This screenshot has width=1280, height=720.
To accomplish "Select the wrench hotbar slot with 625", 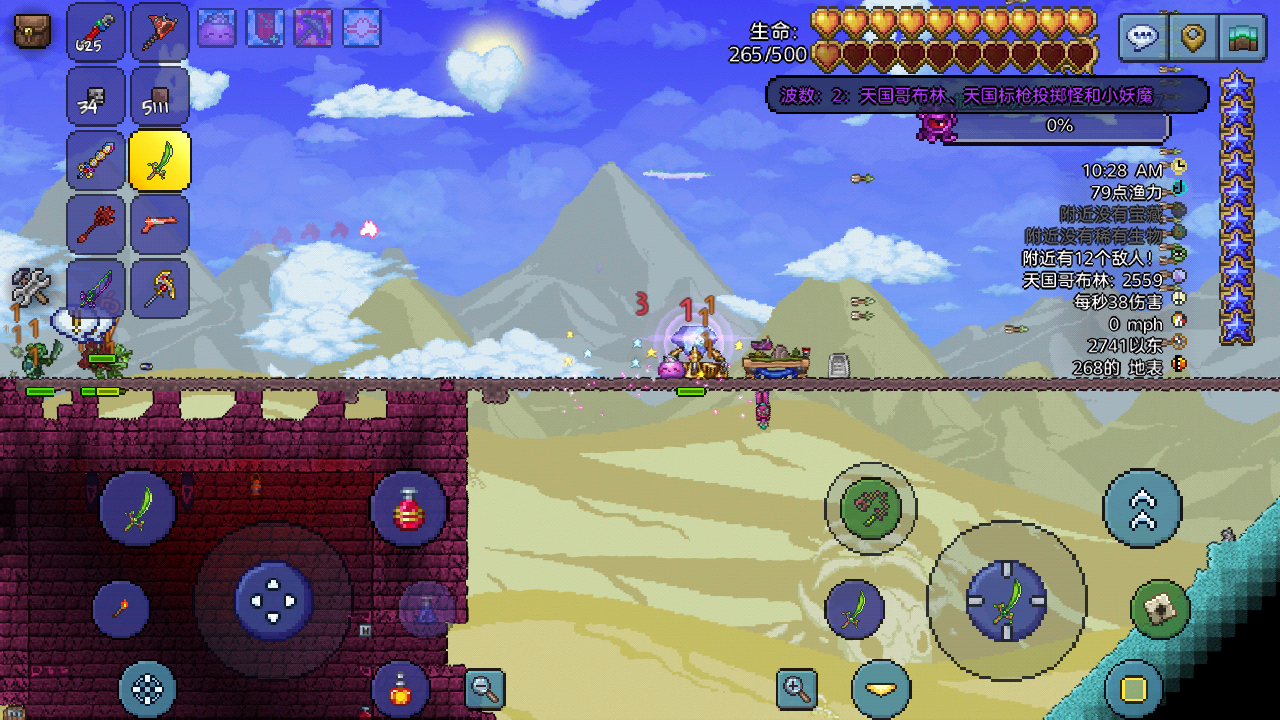I will 96,32.
